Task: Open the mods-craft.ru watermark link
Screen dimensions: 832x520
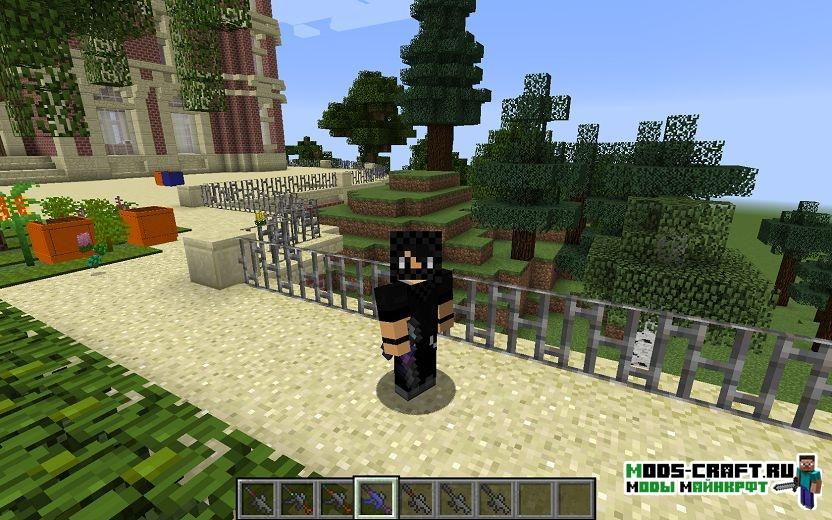Action: (696, 478)
